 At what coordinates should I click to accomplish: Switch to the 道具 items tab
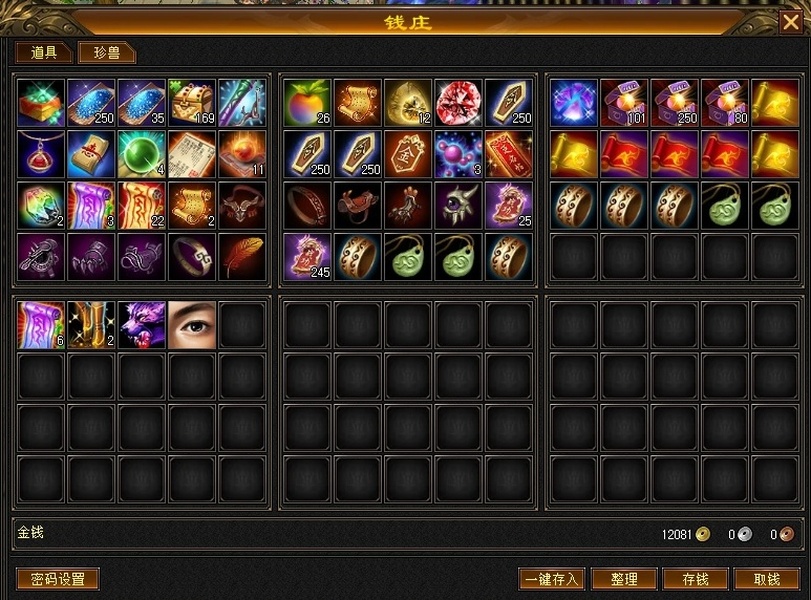point(44,53)
